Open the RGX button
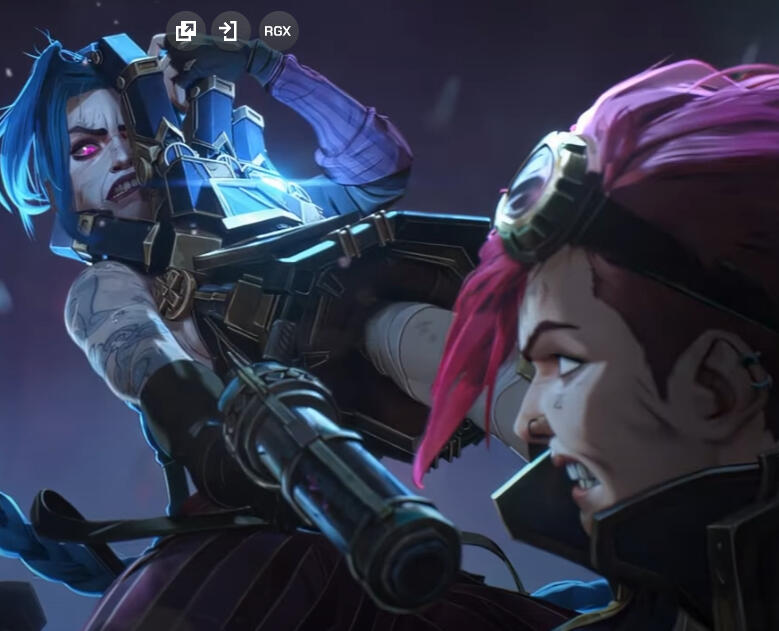This screenshot has width=779, height=631. [278, 31]
